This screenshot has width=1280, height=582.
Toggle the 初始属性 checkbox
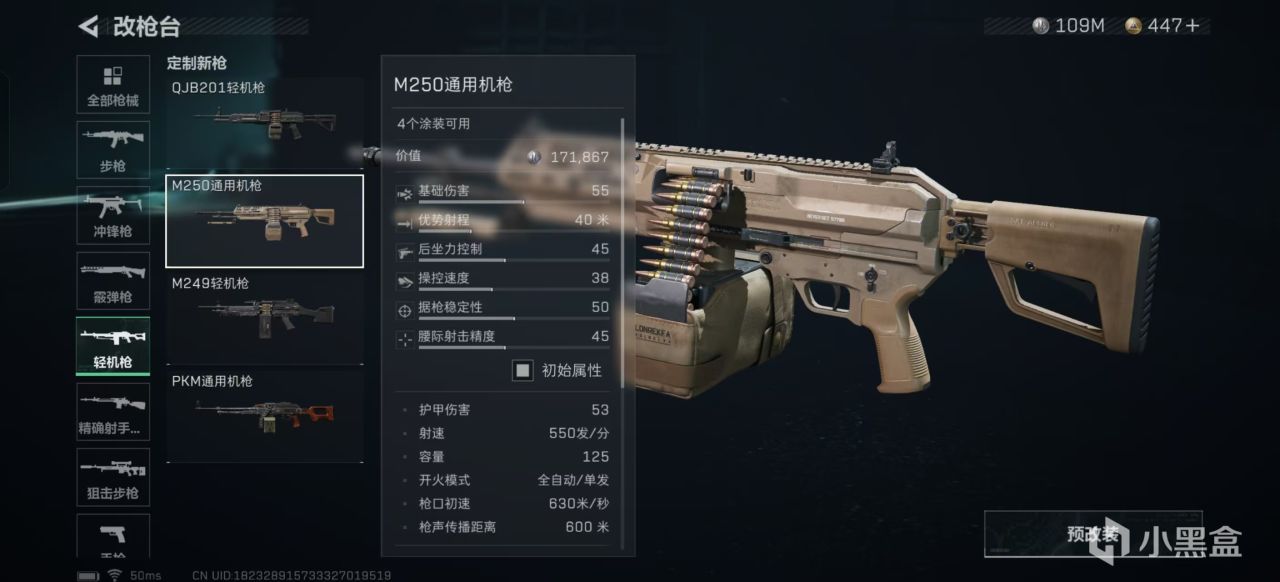tap(523, 371)
